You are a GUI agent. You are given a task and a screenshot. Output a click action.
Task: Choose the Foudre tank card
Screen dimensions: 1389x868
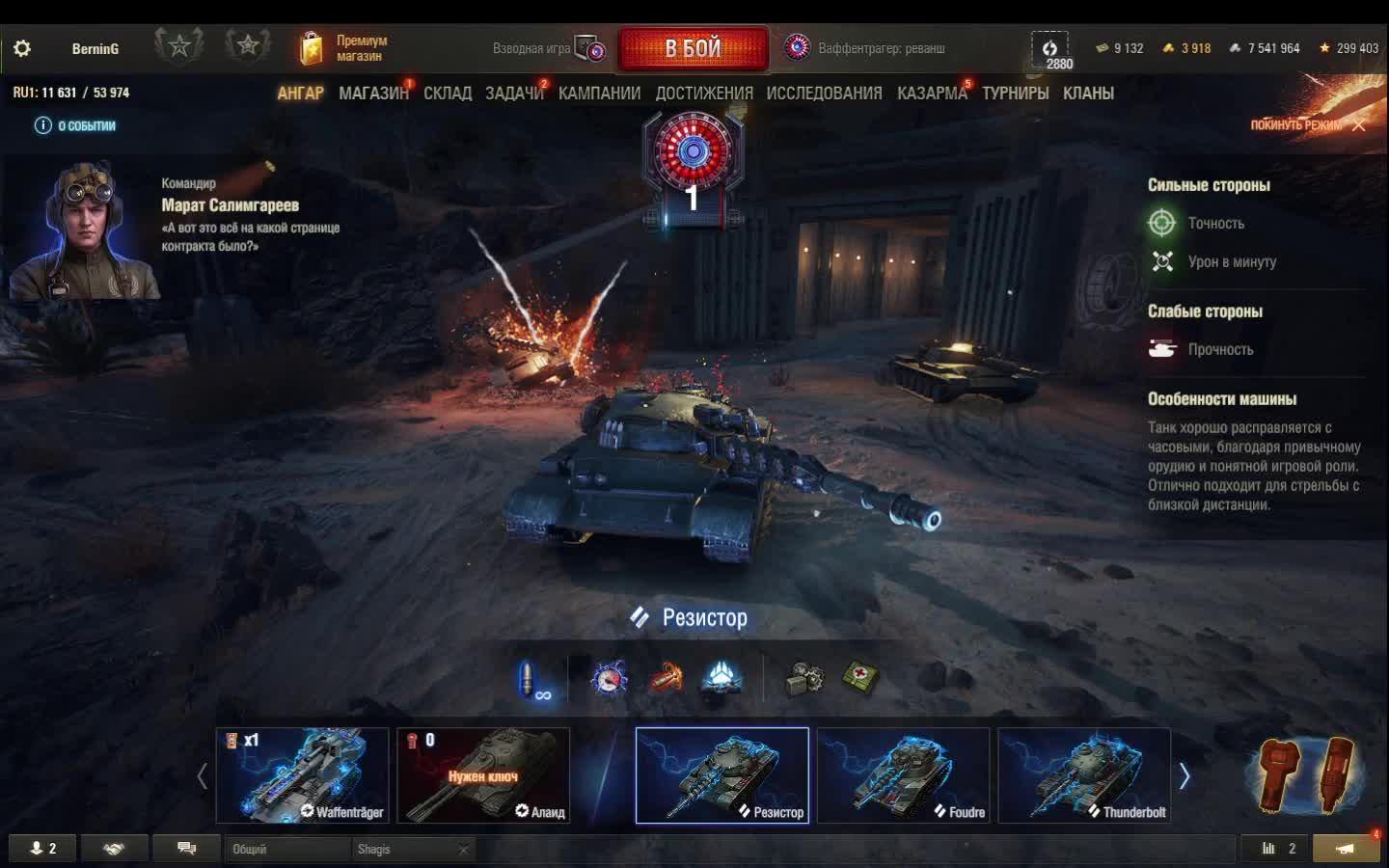click(x=903, y=774)
